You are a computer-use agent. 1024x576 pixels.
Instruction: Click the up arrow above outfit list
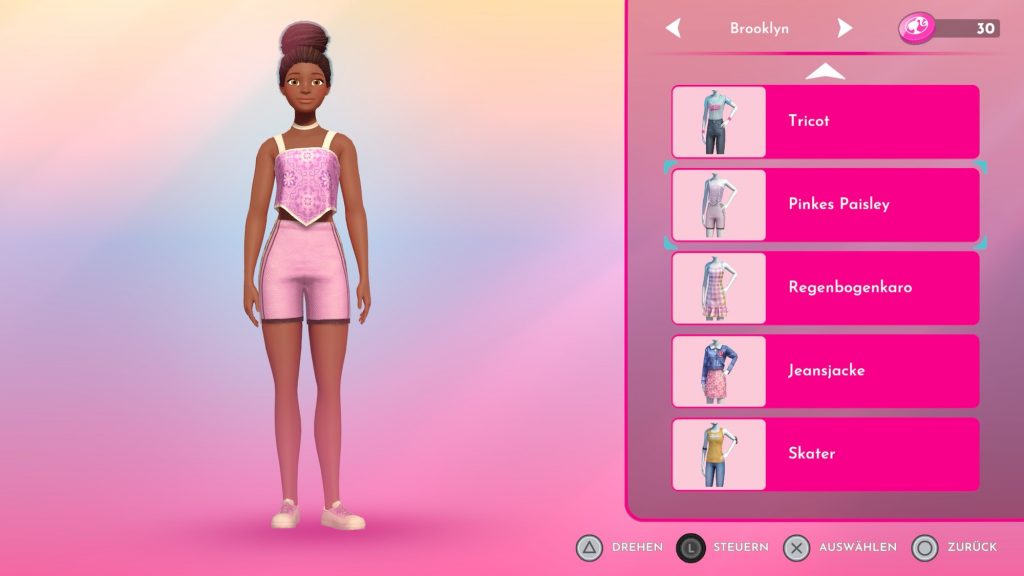(825, 71)
